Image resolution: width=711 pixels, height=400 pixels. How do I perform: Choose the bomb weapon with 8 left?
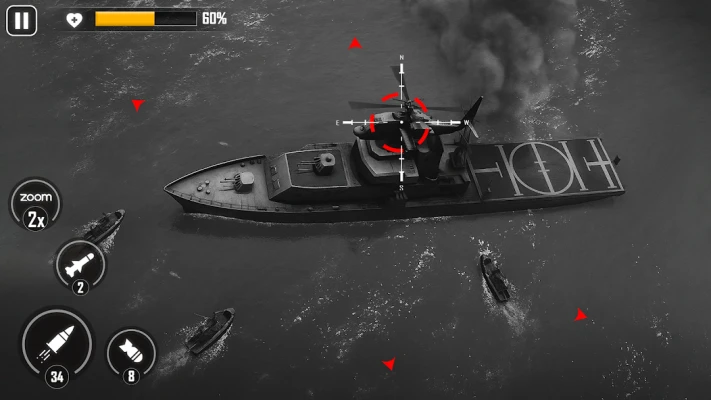(130, 352)
